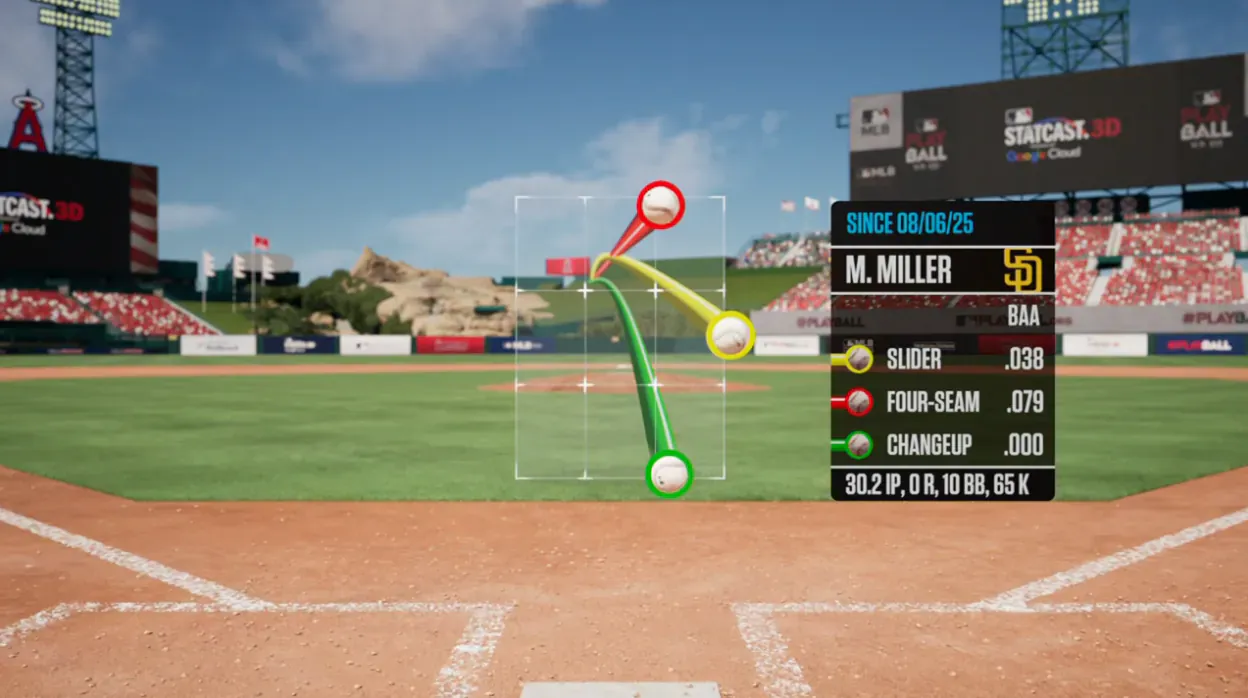Click the red-circled four-seam pitch marker
This screenshot has height=698, width=1248.
click(x=660, y=205)
